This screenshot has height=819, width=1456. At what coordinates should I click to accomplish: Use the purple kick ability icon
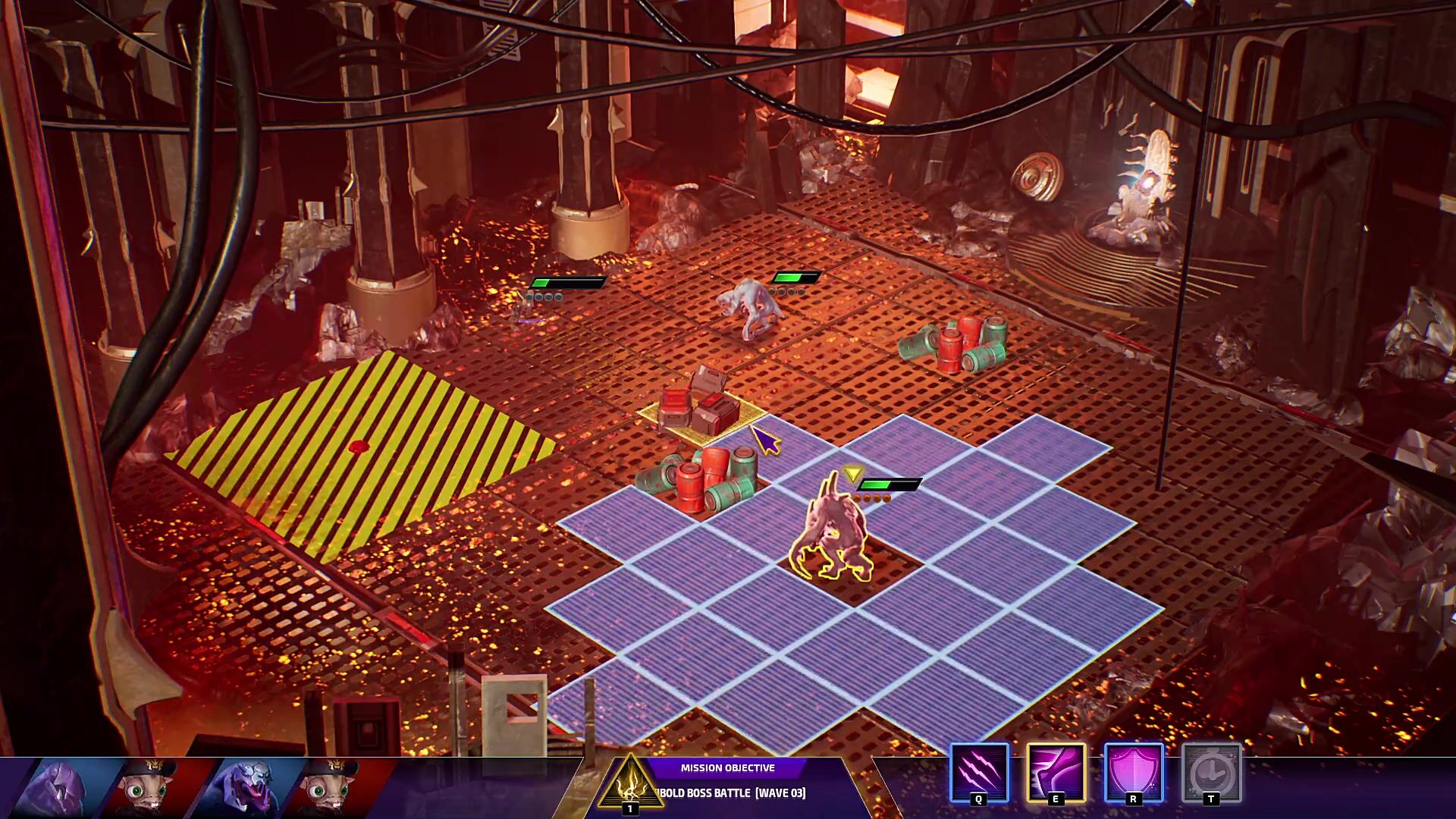click(1056, 772)
